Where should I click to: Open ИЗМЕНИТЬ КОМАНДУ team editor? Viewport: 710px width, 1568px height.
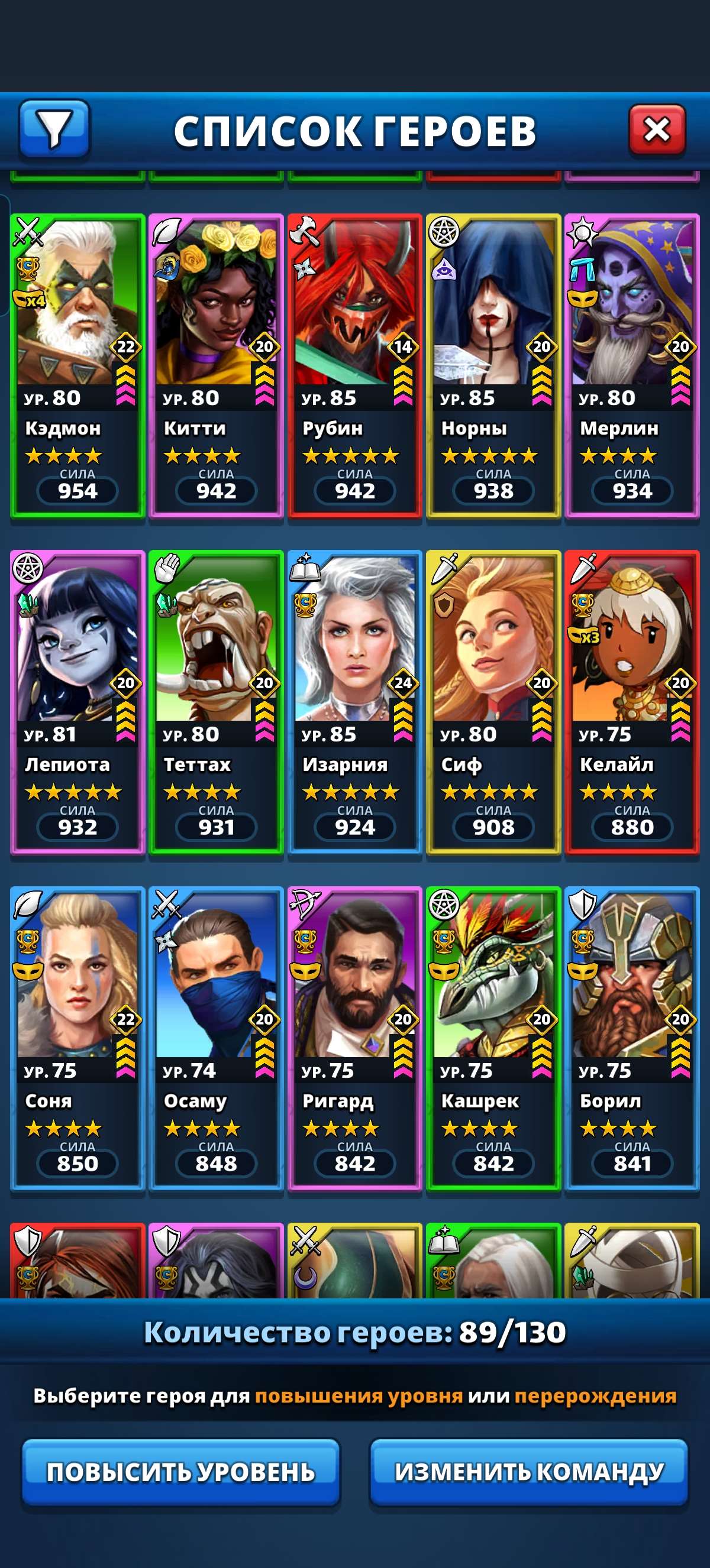[528, 1471]
